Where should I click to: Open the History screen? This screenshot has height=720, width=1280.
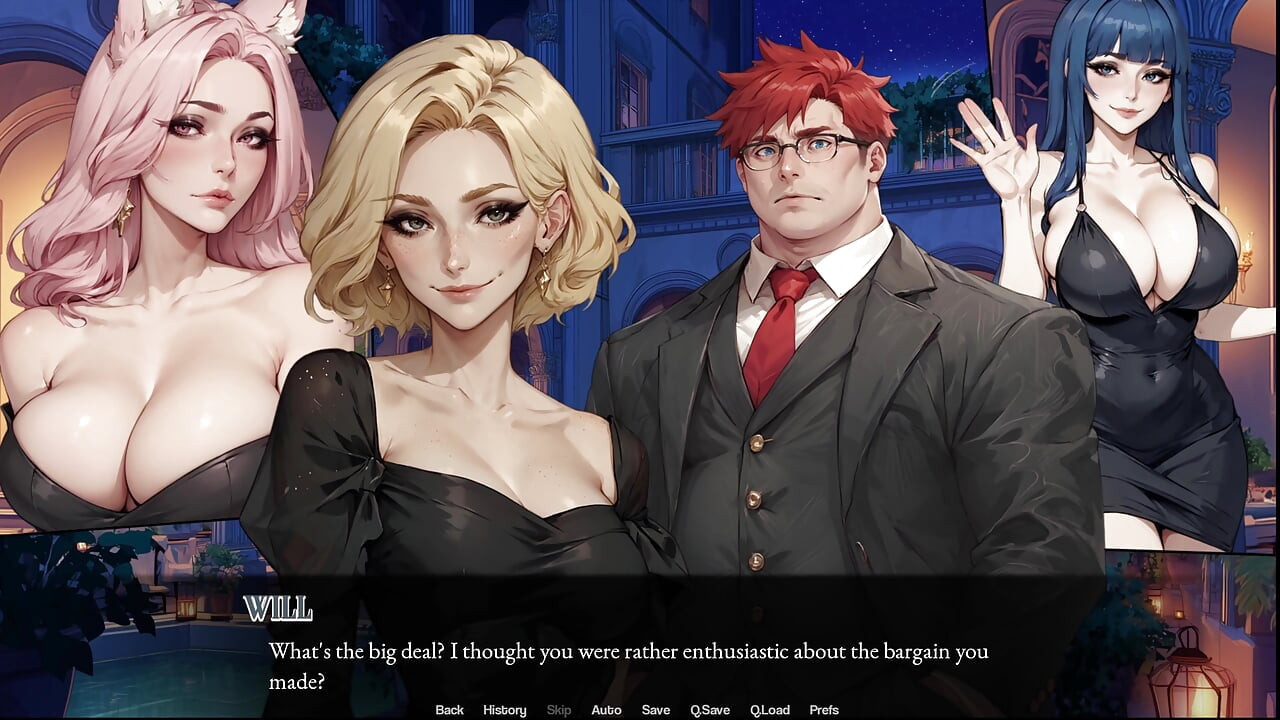pyautogui.click(x=504, y=710)
